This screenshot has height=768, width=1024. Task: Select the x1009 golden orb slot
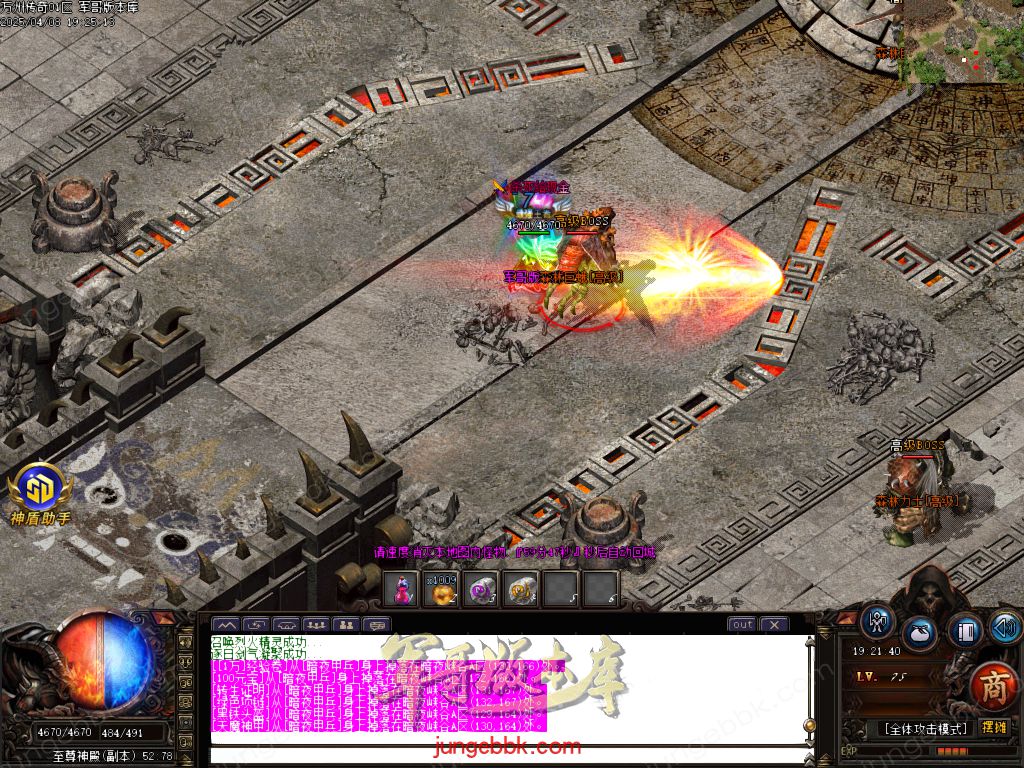coord(440,589)
